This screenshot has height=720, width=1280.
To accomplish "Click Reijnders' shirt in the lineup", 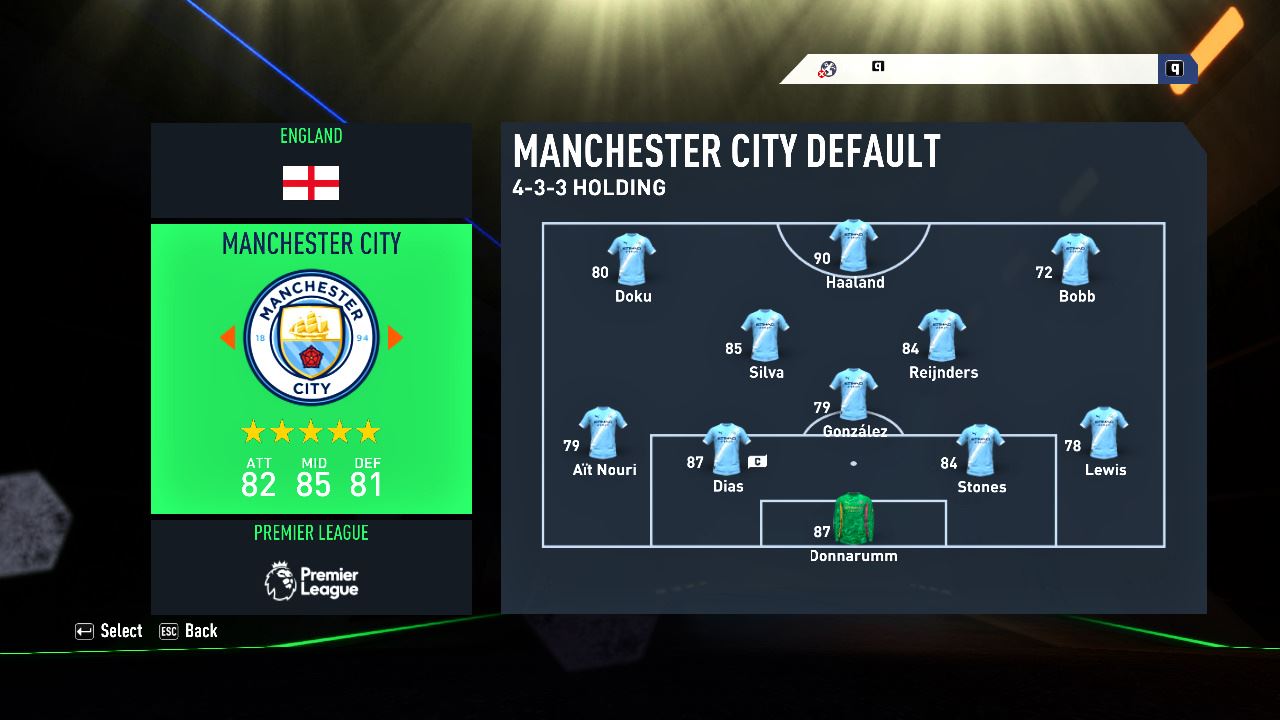I will pos(942,336).
